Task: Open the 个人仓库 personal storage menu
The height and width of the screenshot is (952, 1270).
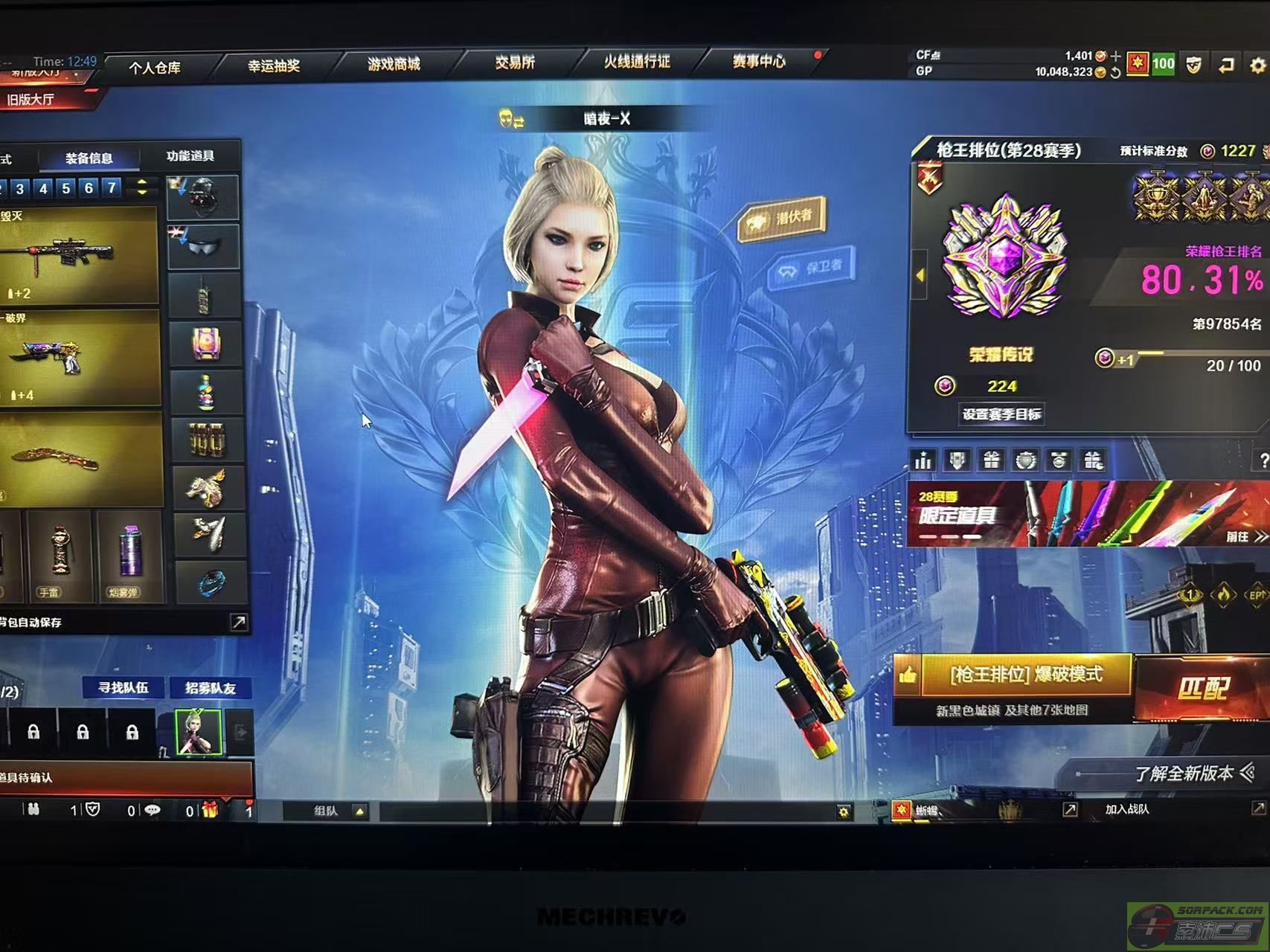Action: click(155, 68)
